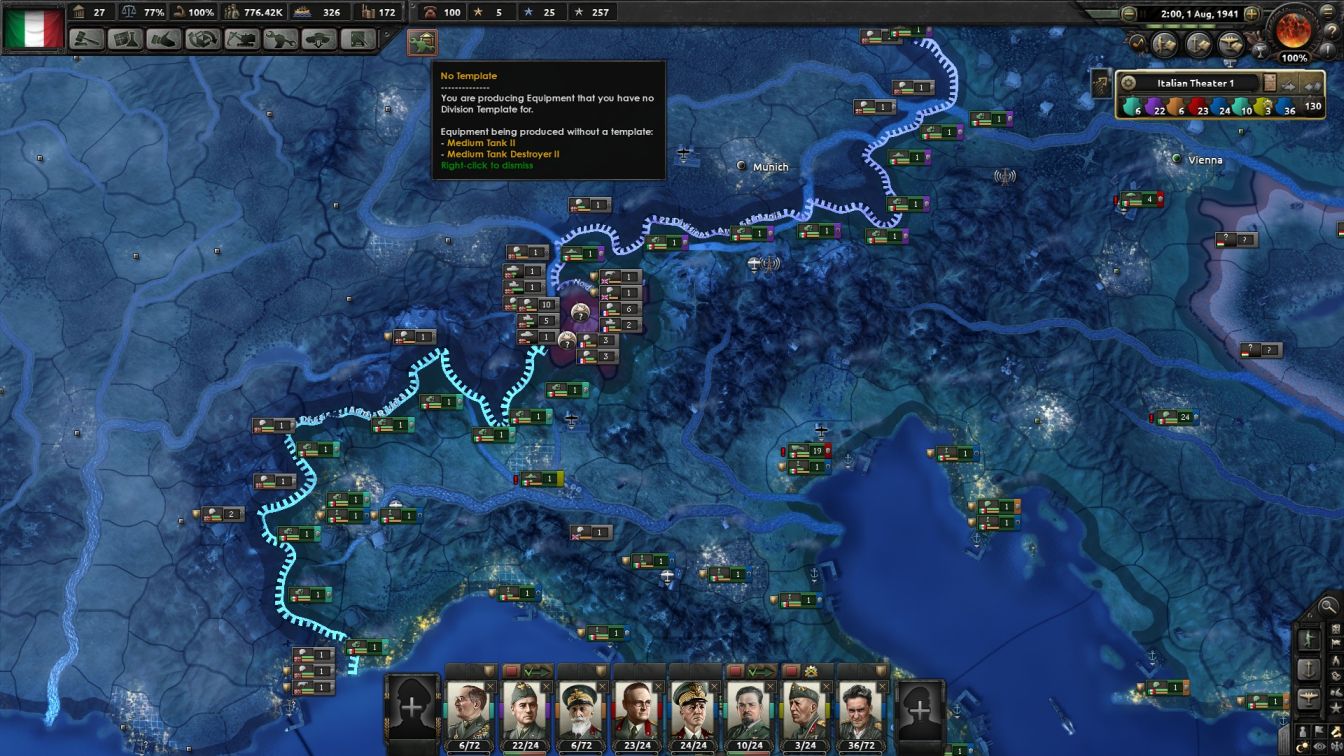Screen dimensions: 1344x756
Task: Open the deployment menu (tank with arrow icon)
Action: click(317, 40)
